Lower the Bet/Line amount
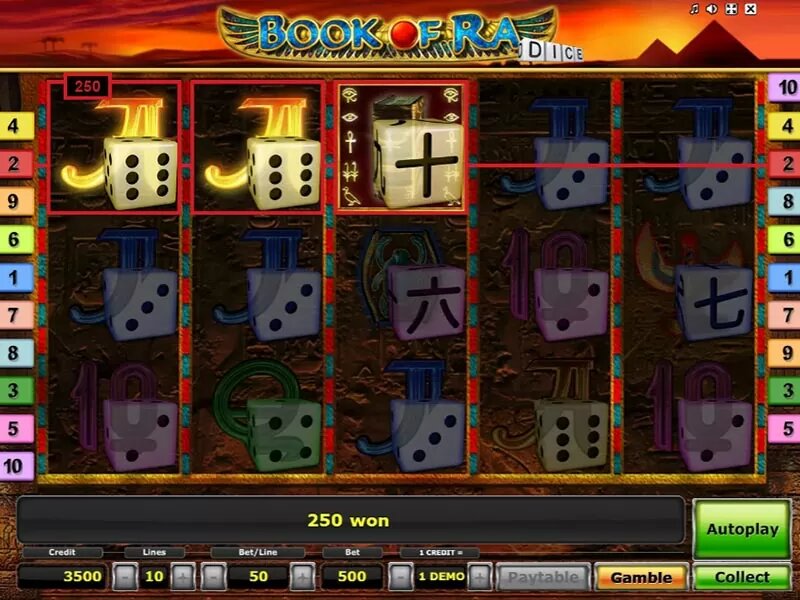Screen dimensions: 800x600 point(213,577)
